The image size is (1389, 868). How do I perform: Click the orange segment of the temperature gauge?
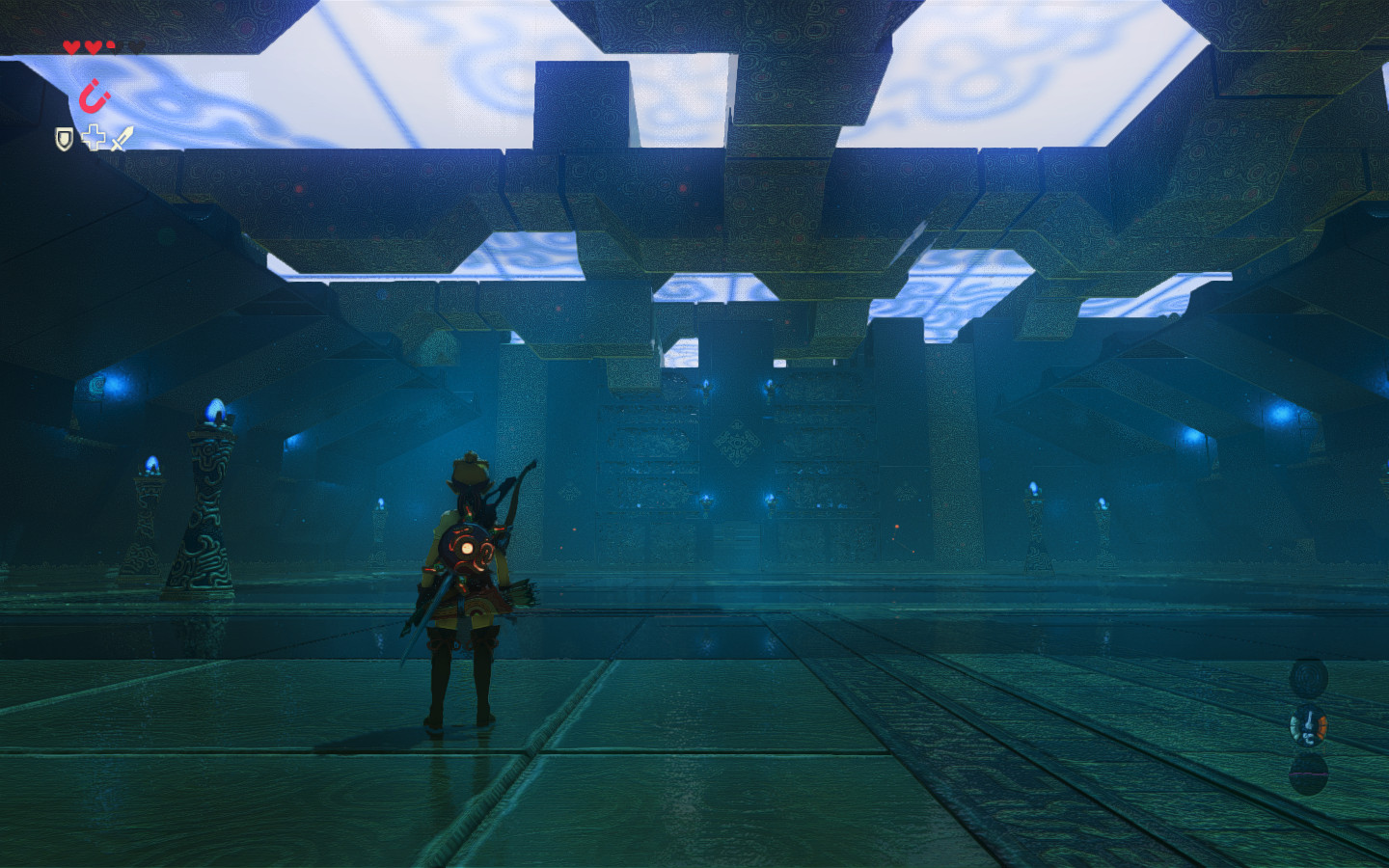click(x=1321, y=726)
